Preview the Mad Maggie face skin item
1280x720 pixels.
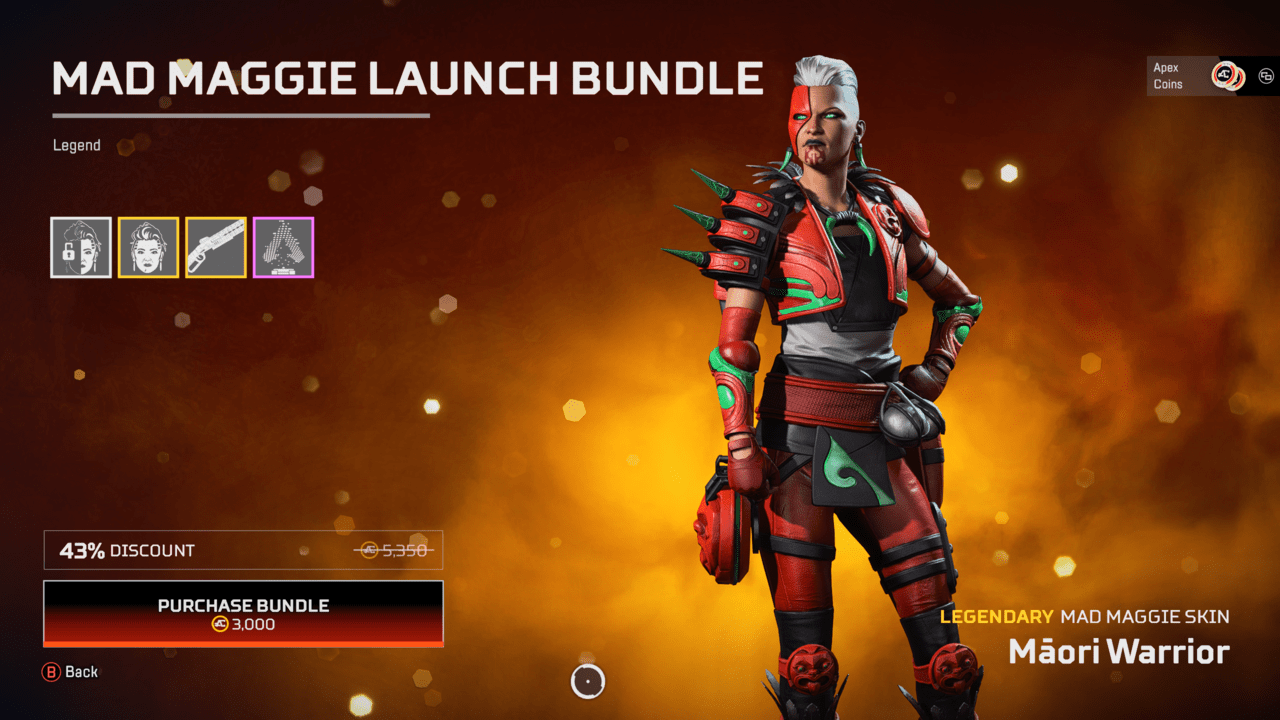pyautogui.click(x=149, y=247)
